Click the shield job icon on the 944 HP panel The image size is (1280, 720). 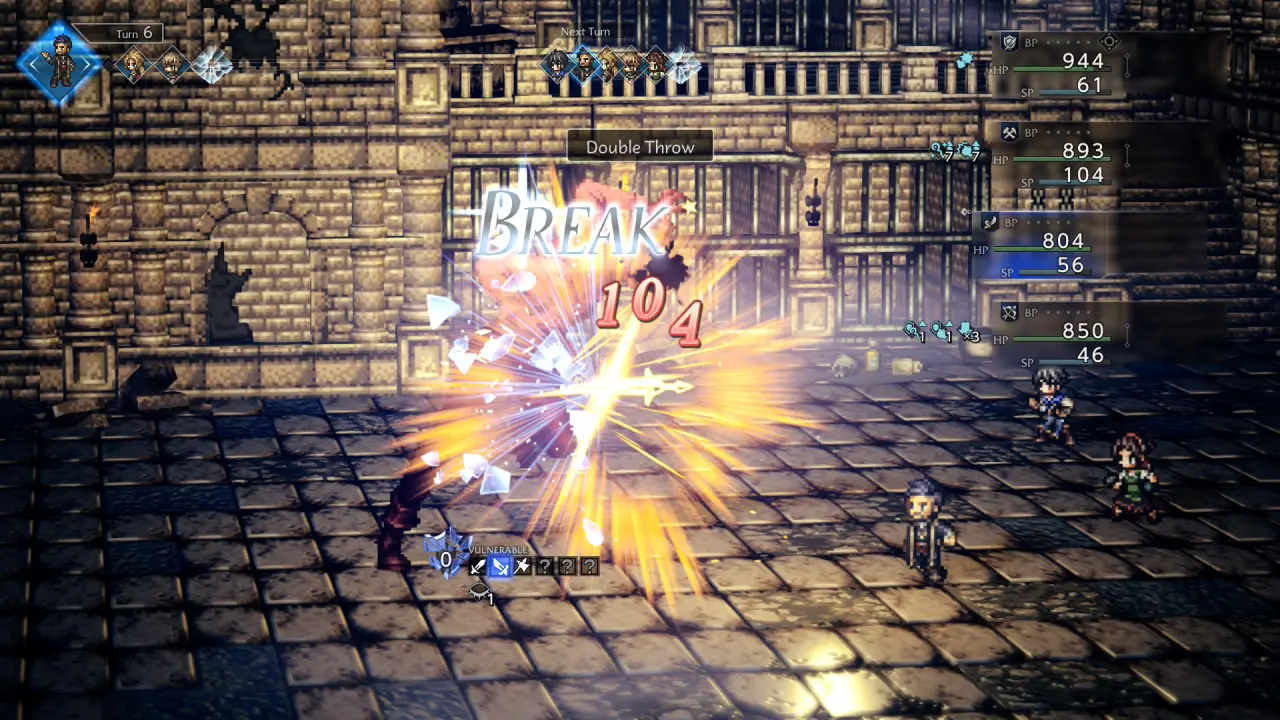(1010, 42)
